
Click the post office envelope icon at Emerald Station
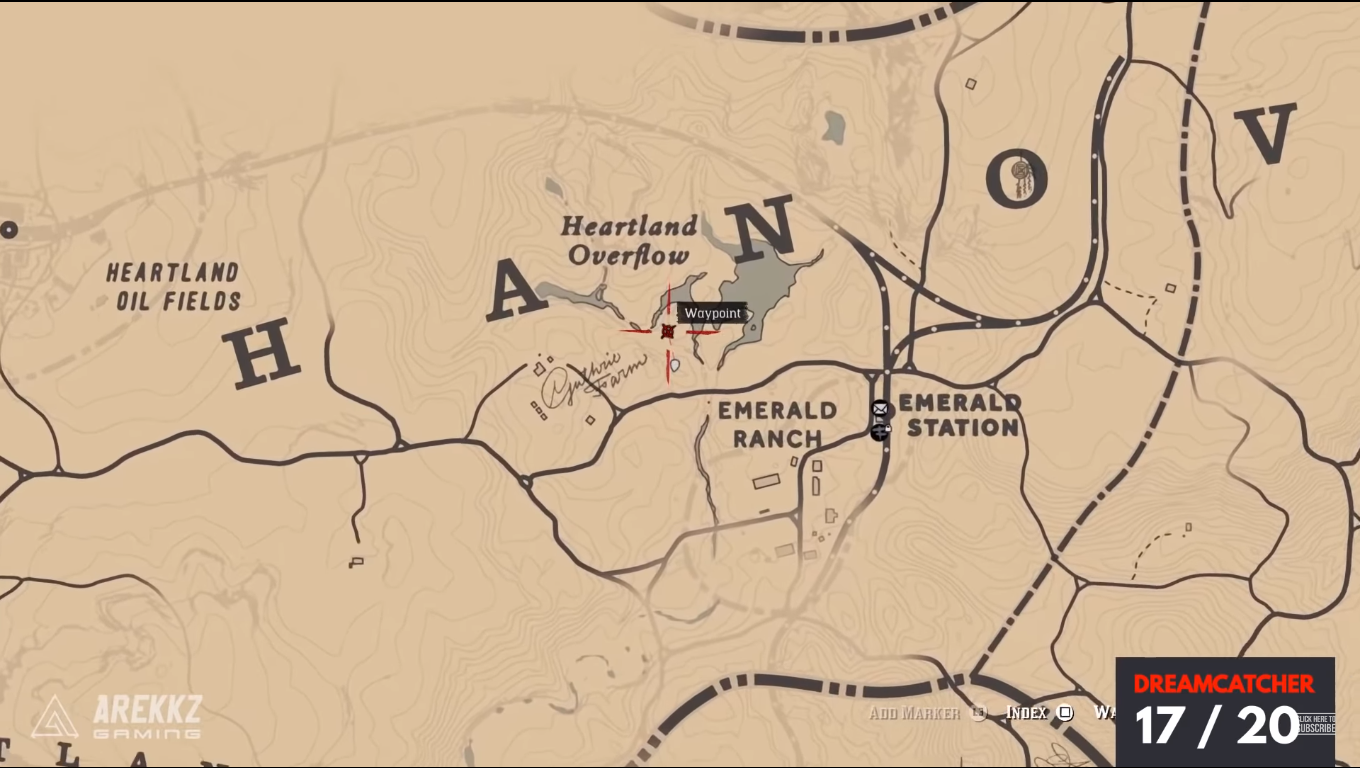[x=880, y=408]
